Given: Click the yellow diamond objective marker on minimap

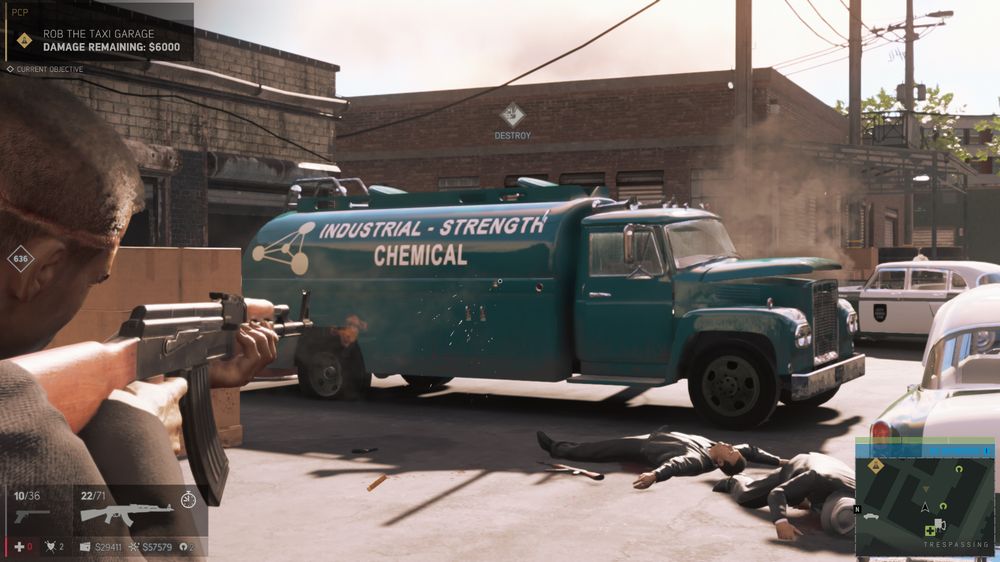Looking at the screenshot, I should click(876, 465).
